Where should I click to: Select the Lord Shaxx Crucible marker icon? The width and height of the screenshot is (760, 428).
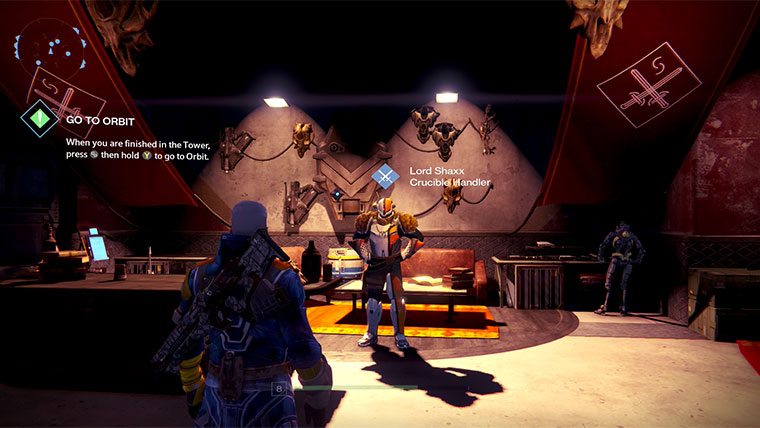pyautogui.click(x=385, y=176)
